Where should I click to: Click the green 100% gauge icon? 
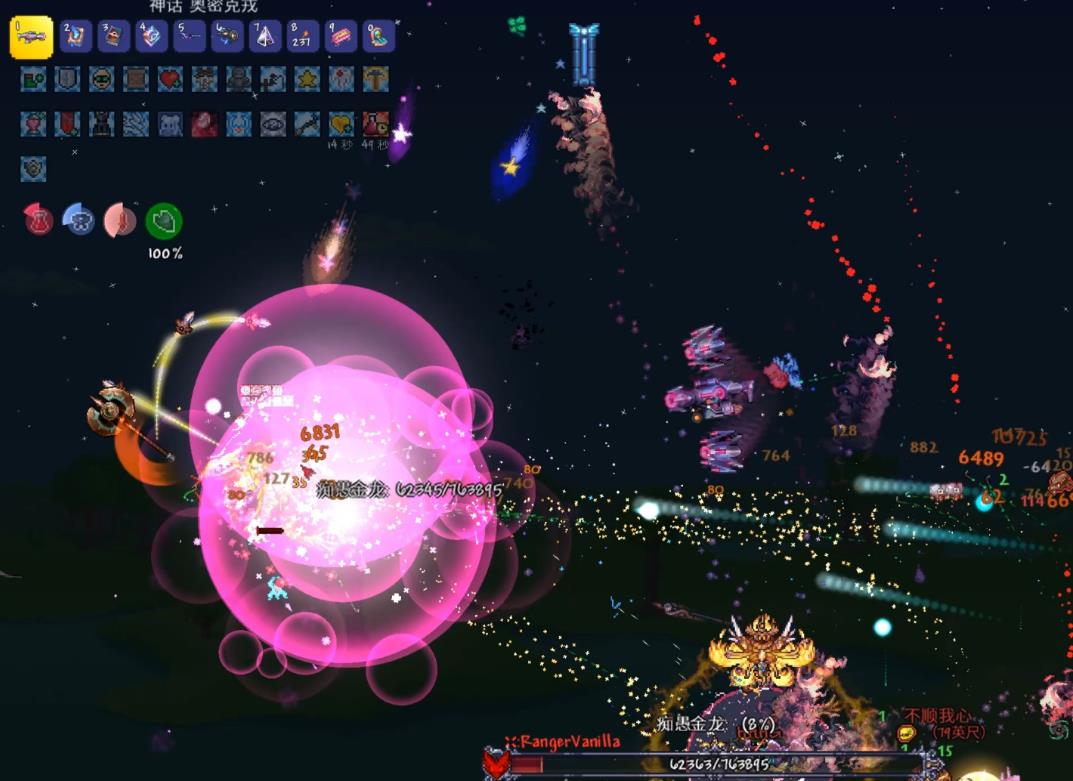pyautogui.click(x=164, y=220)
